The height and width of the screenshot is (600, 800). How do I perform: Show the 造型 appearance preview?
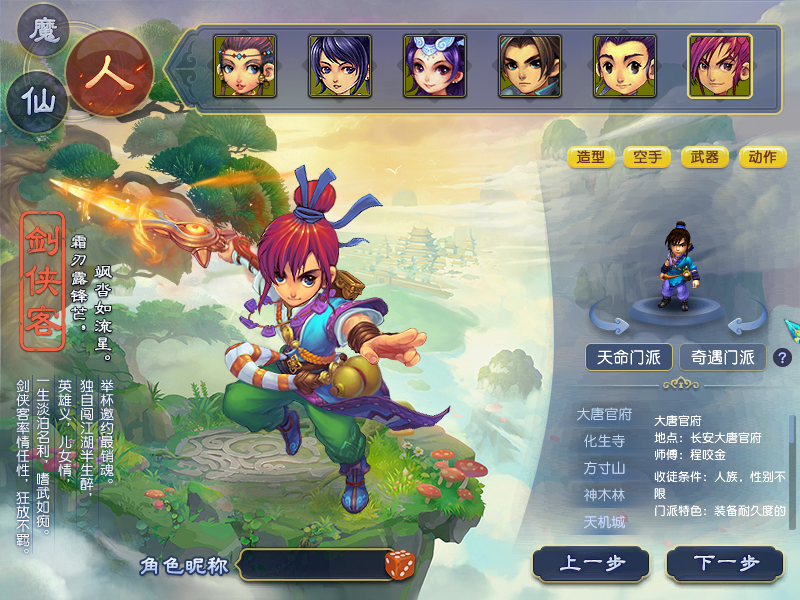591,157
